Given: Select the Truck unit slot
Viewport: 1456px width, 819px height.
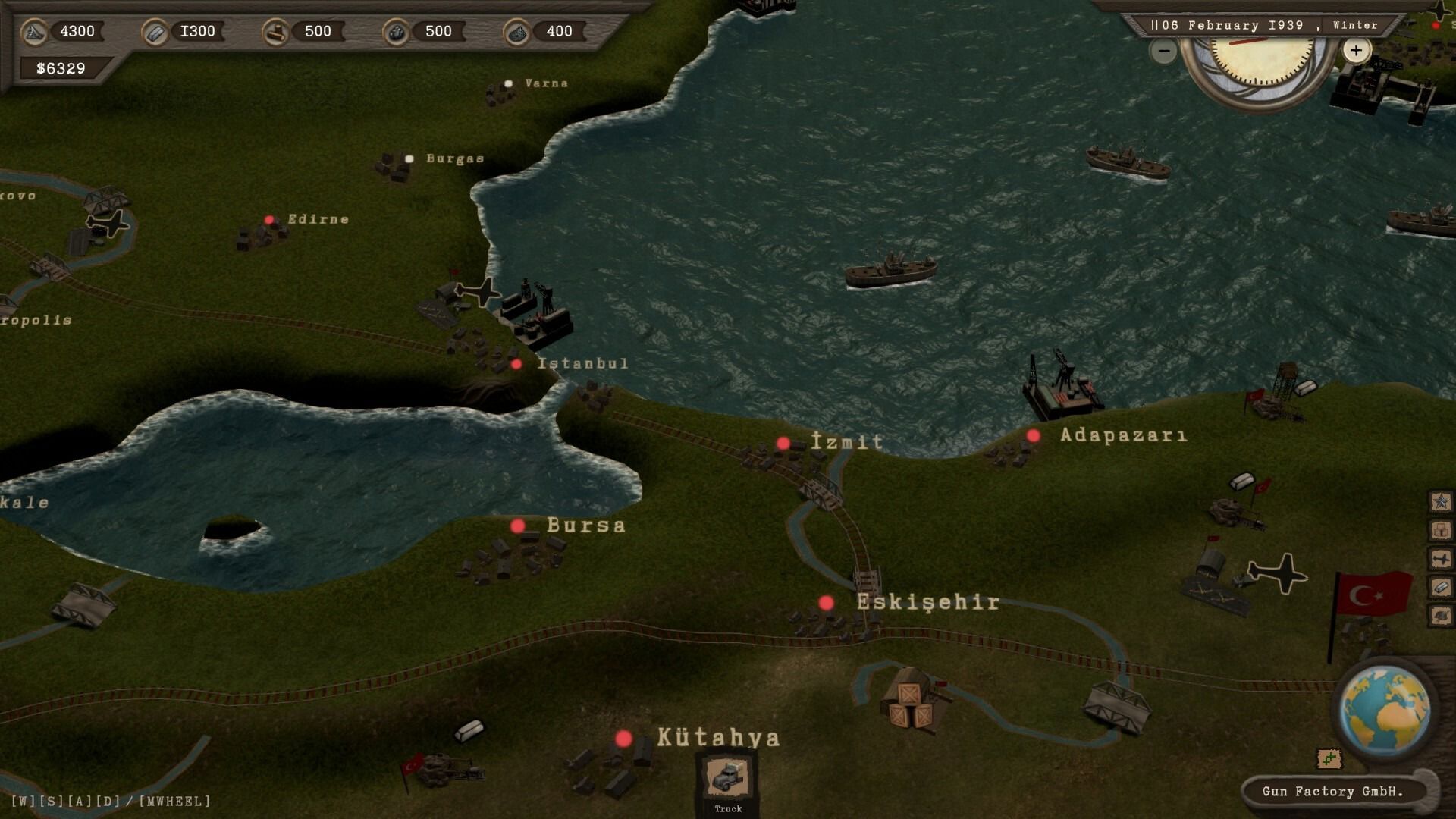Looking at the screenshot, I should point(727,779).
